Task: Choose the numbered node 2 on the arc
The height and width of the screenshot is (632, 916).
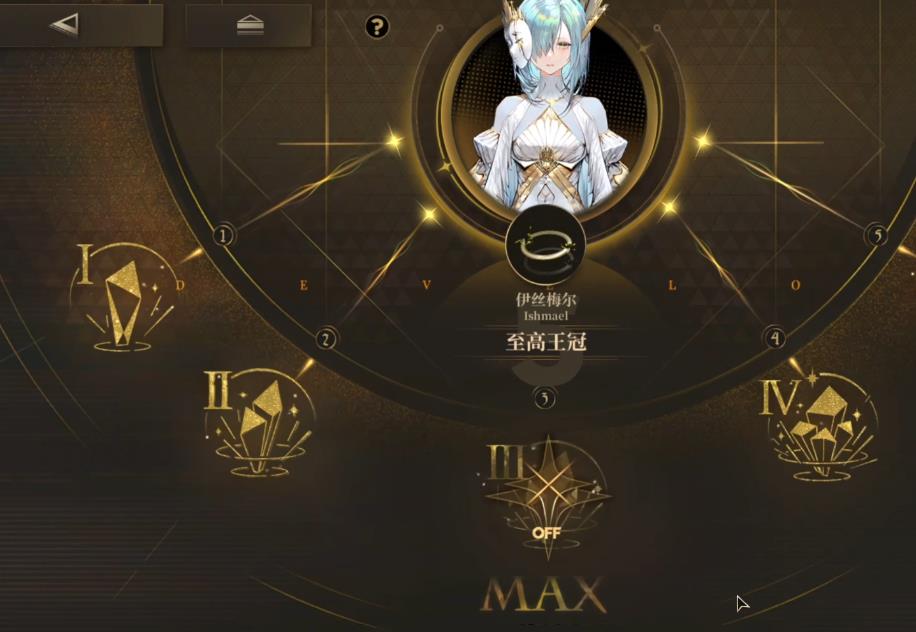Action: tap(326, 339)
